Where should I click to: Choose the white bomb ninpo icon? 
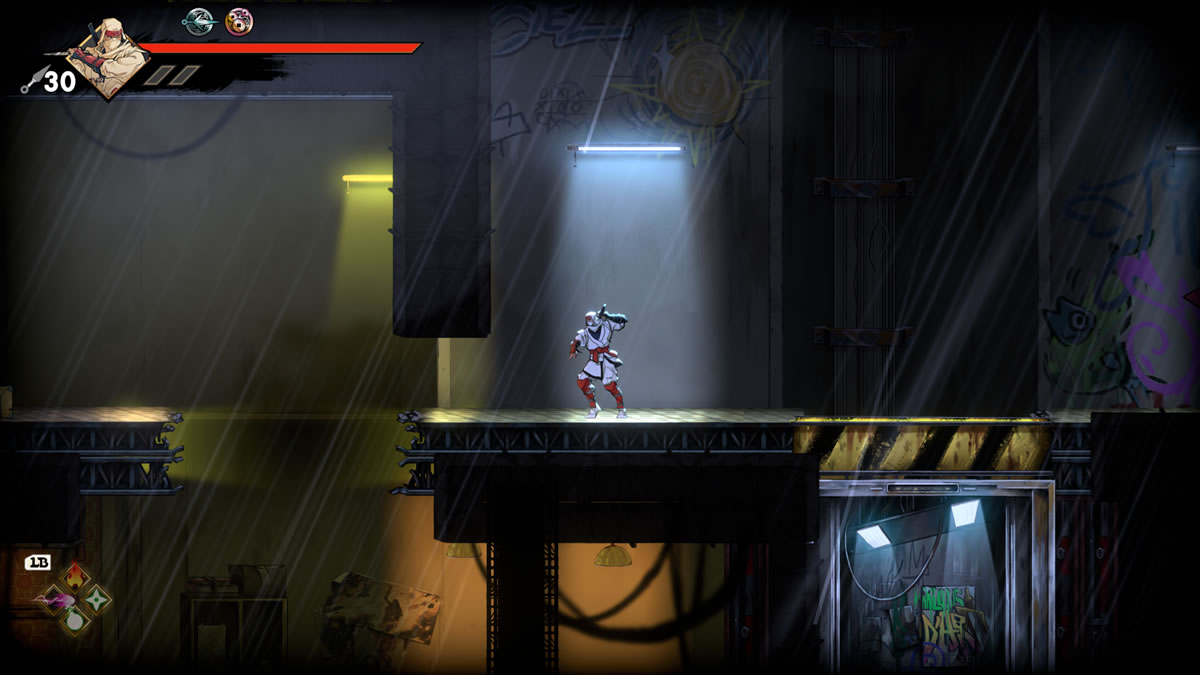click(x=75, y=621)
